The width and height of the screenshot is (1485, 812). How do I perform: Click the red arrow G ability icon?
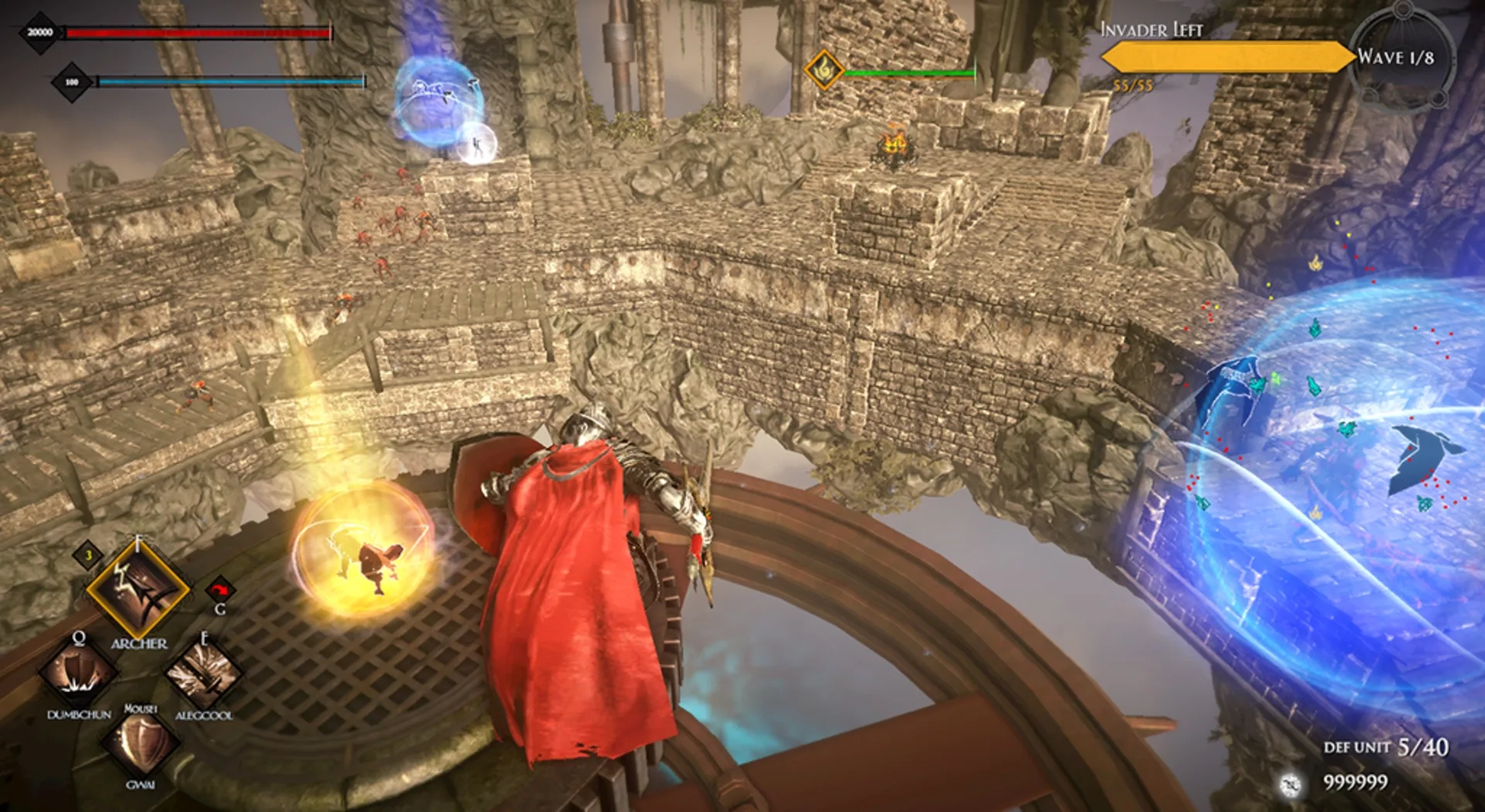[x=222, y=588]
